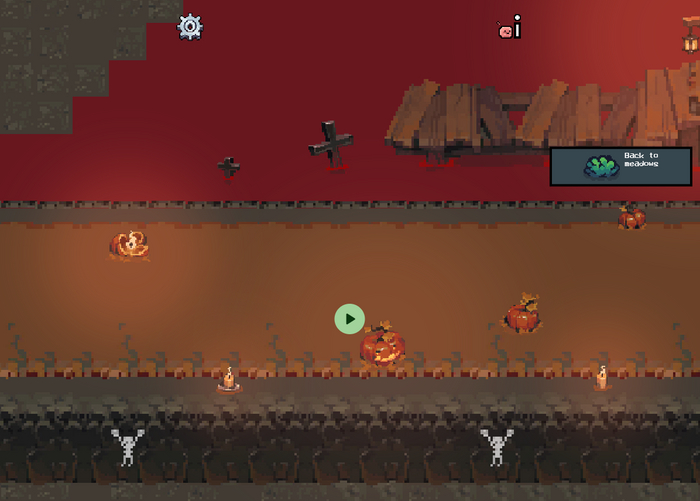Open the pig info icon

510,29
